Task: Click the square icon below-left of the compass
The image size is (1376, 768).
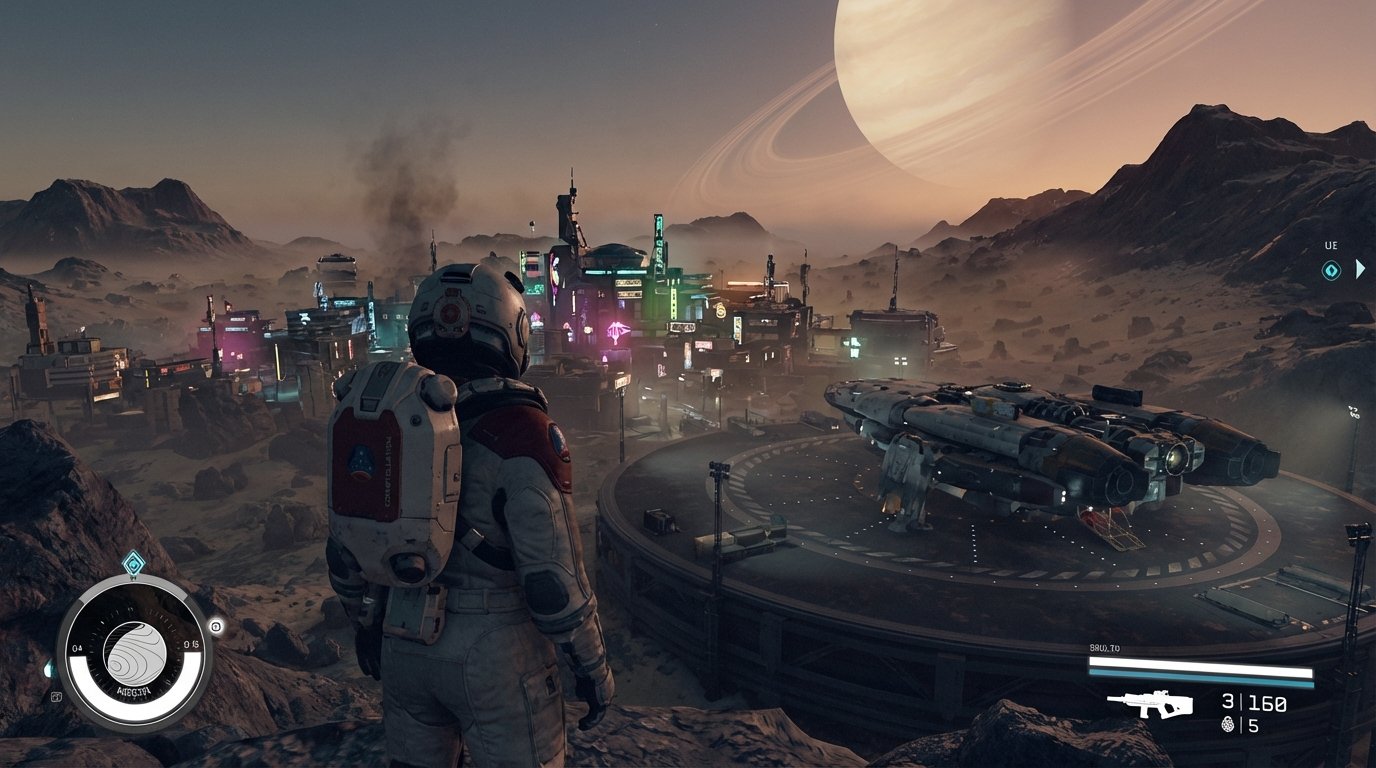Action: (x=57, y=696)
